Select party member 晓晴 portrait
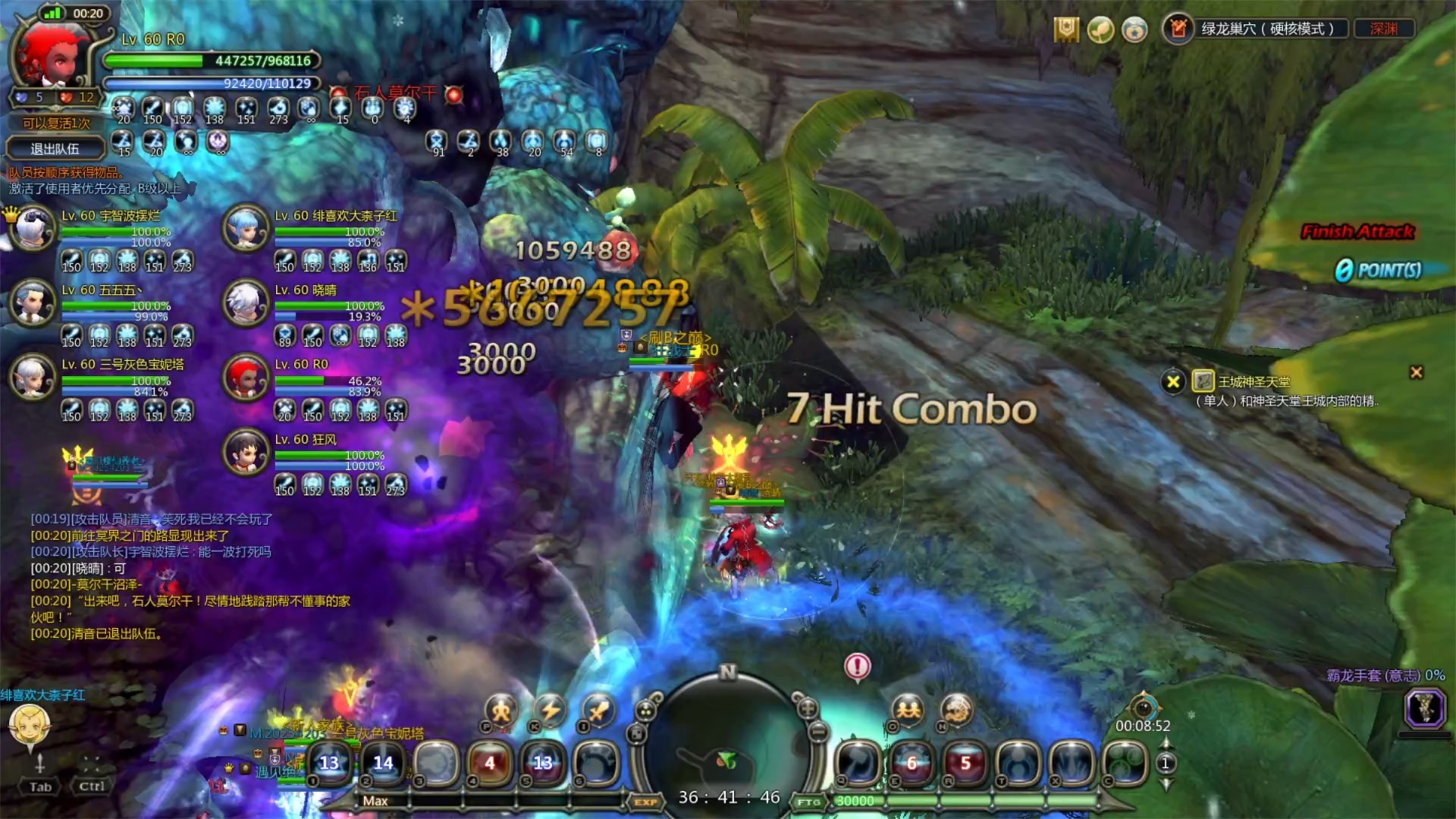1456x819 pixels. point(246,302)
